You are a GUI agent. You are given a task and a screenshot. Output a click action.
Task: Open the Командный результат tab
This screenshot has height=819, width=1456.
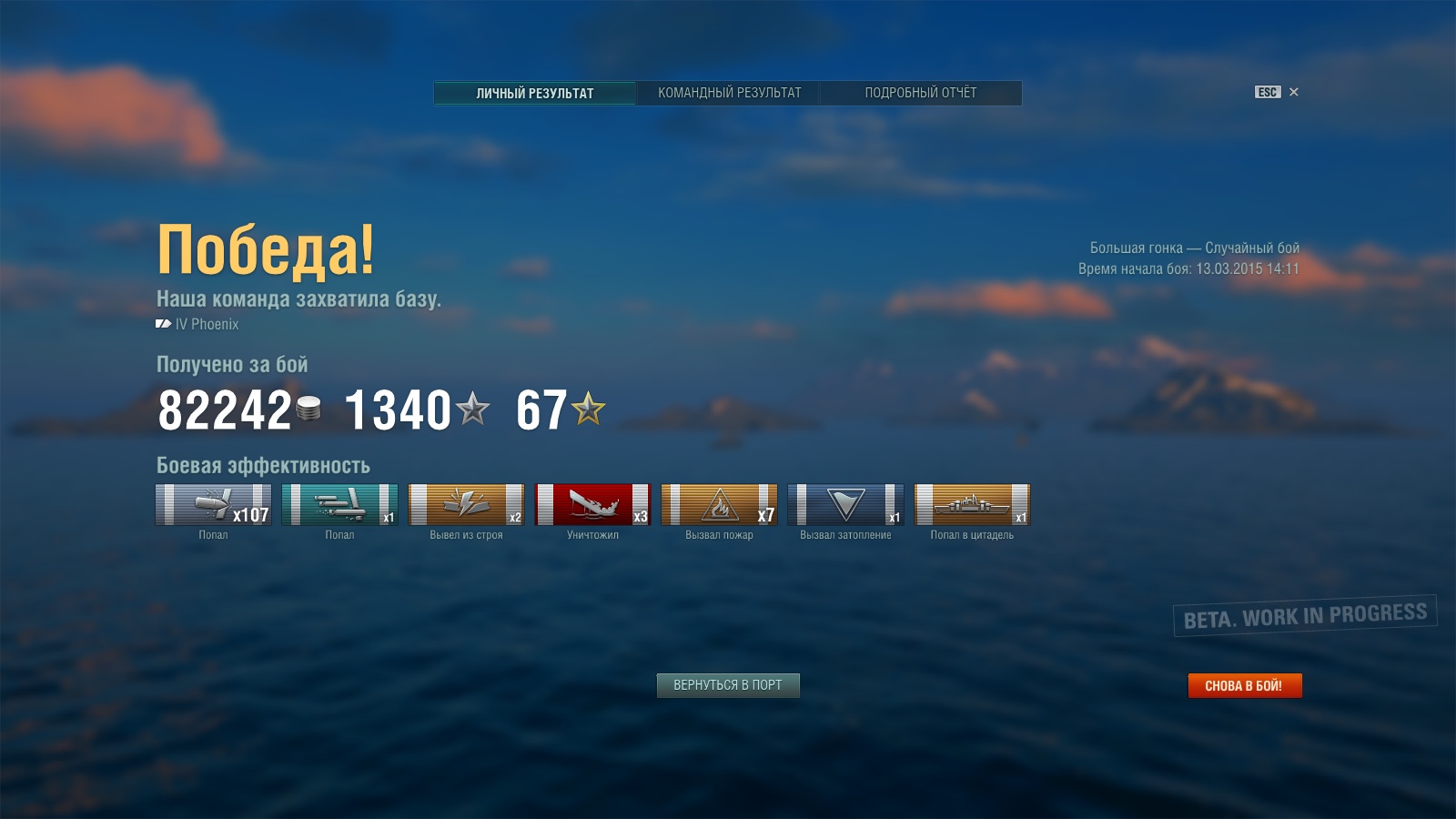click(x=729, y=93)
